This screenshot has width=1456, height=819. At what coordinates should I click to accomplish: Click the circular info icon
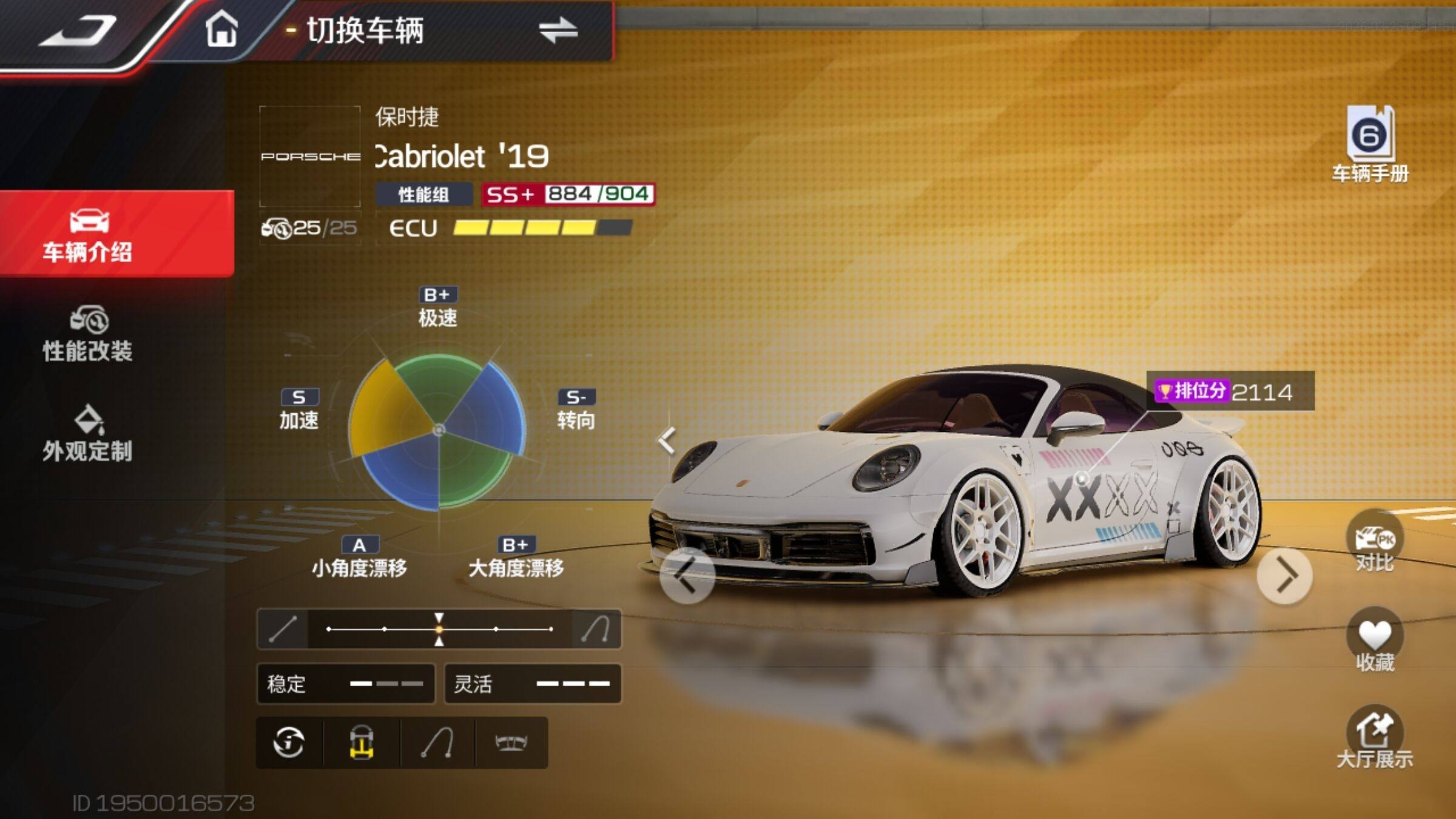(x=289, y=743)
